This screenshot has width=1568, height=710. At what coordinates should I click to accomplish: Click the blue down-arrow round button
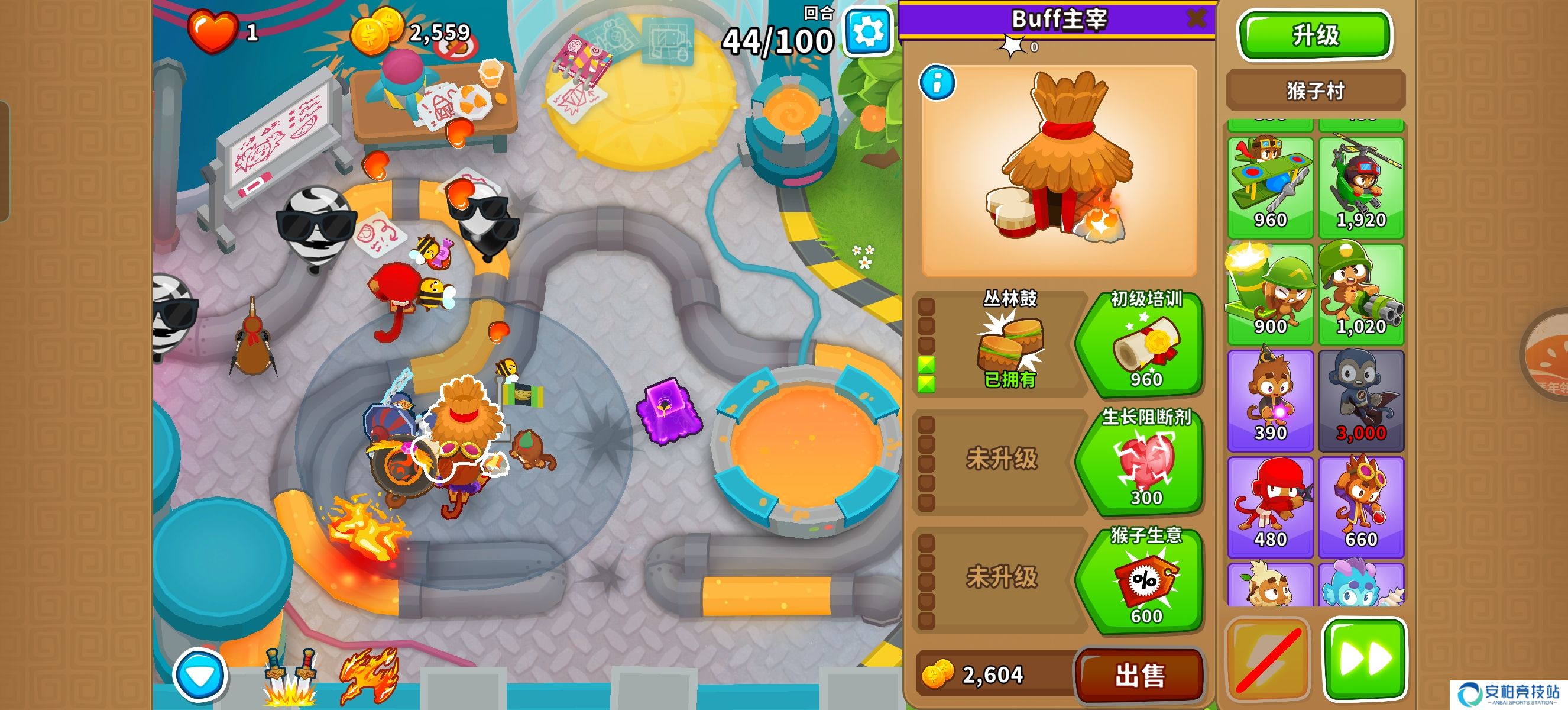tap(199, 675)
